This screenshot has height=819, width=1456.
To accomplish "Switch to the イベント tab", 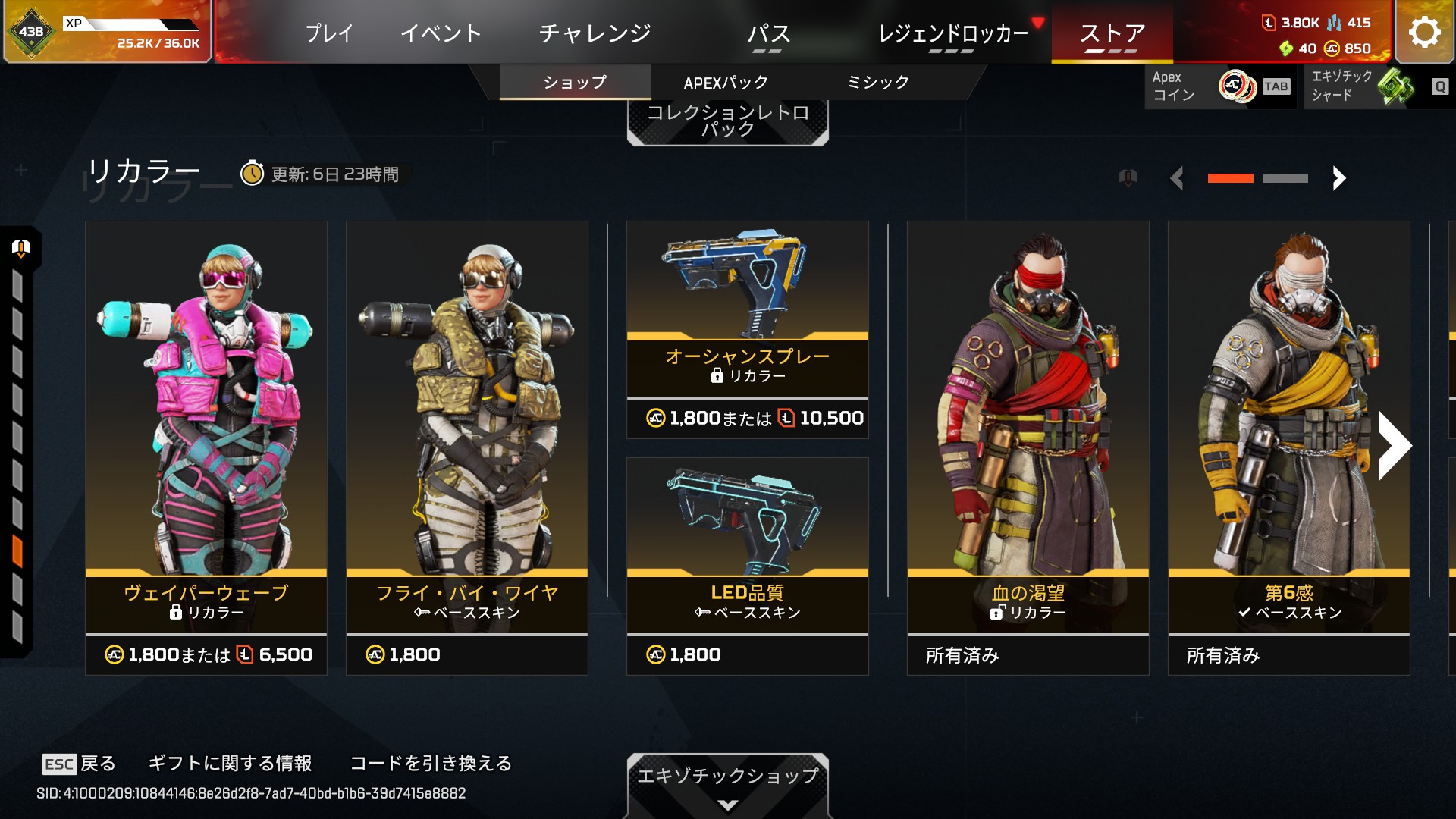I will click(441, 33).
